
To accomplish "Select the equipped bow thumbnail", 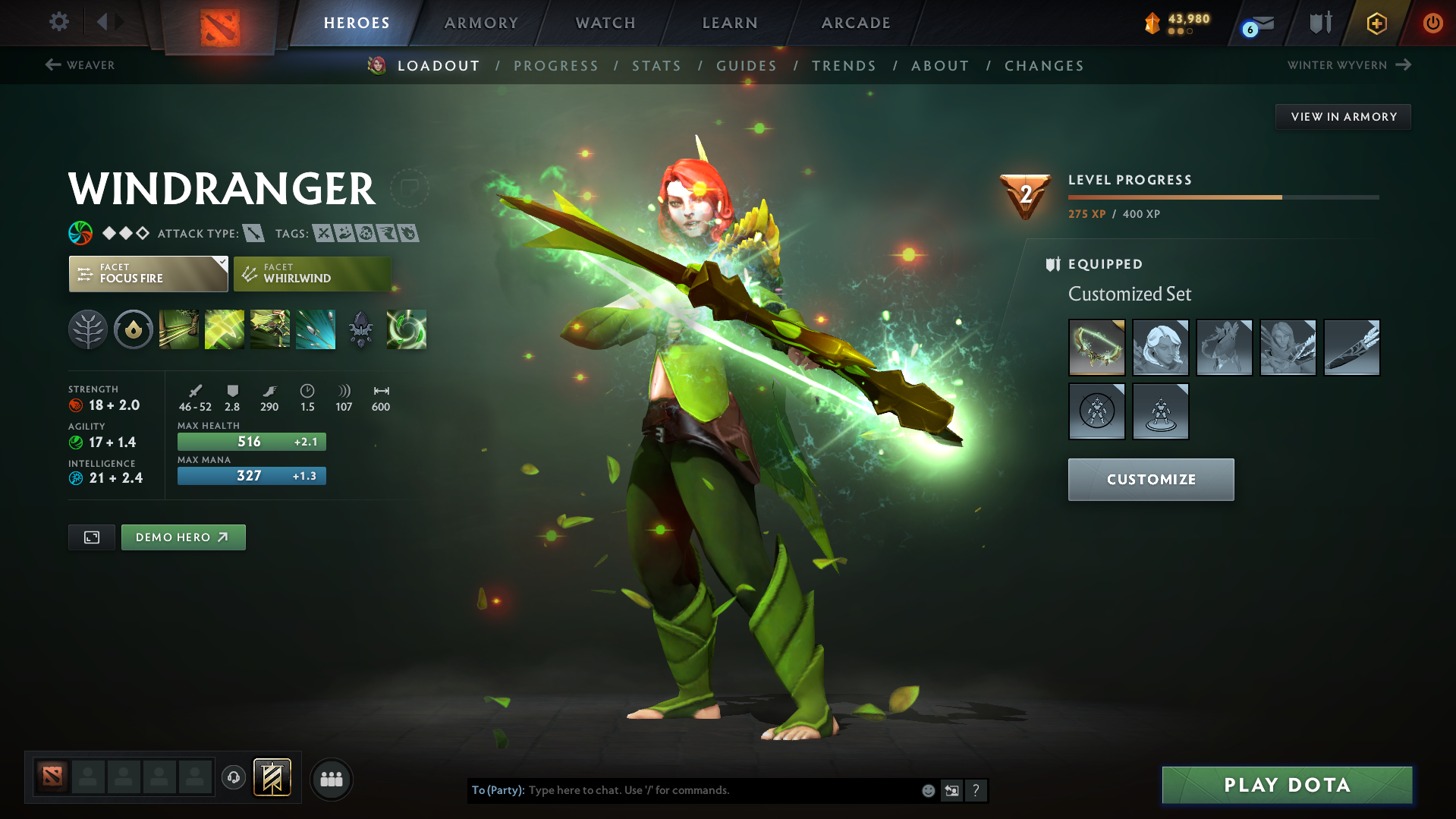I will click(x=1096, y=347).
